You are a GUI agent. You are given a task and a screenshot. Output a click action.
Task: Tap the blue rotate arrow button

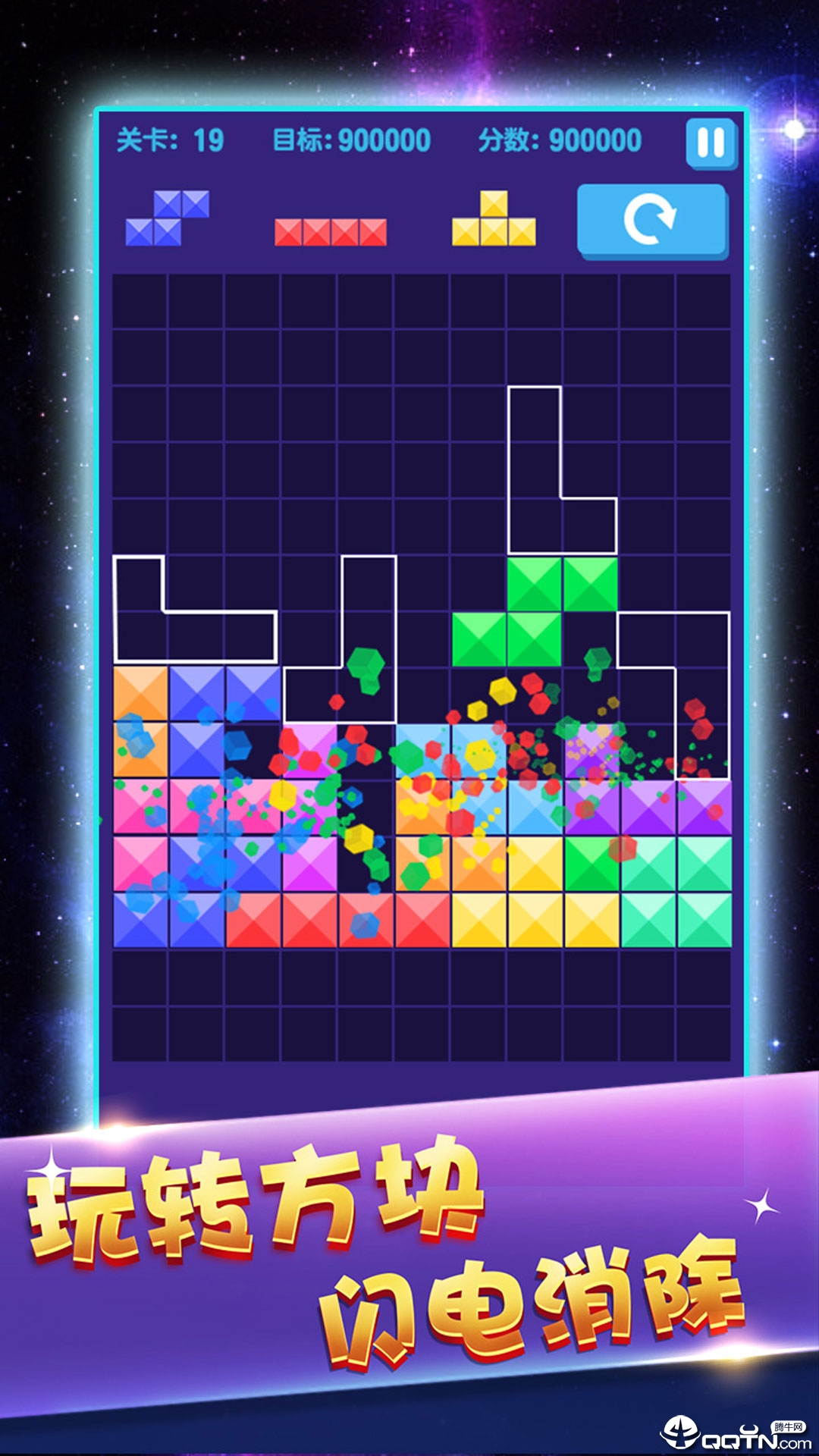(651, 221)
